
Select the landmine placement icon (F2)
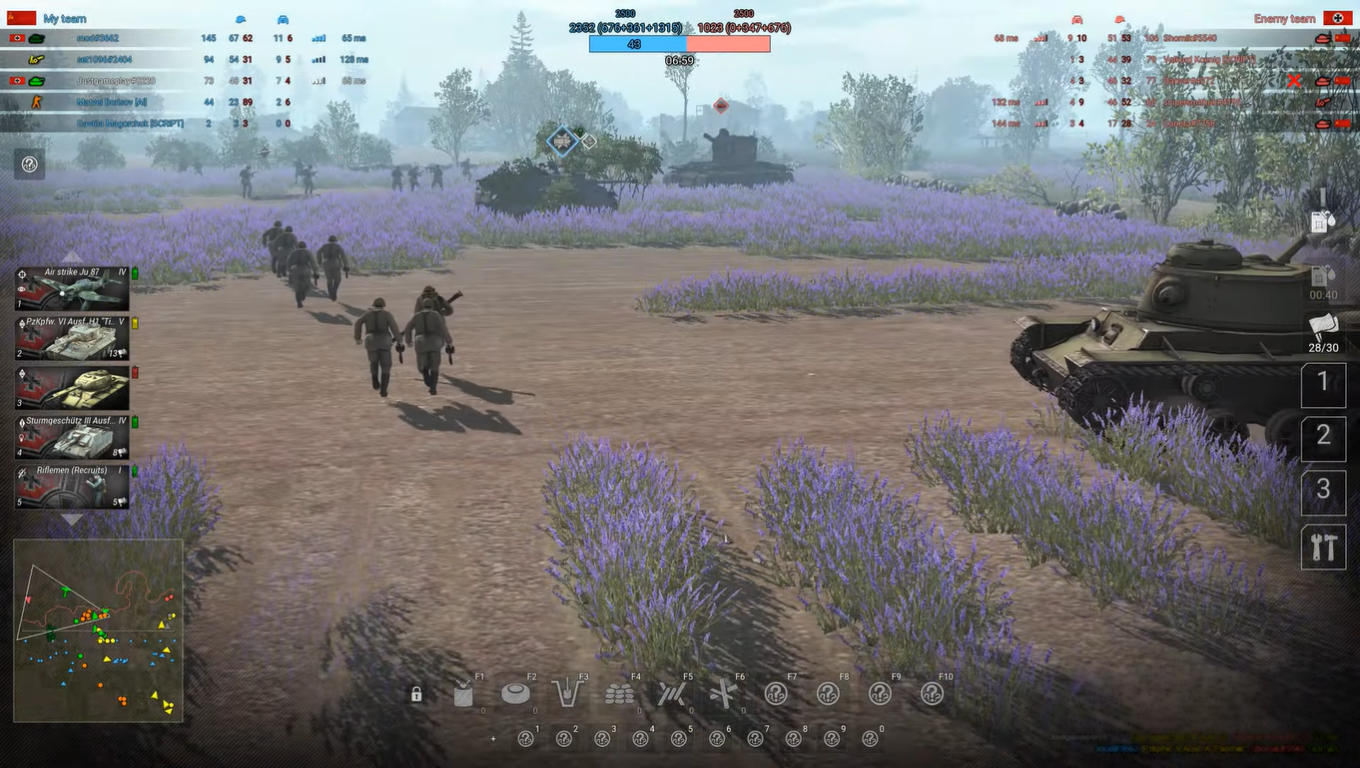(515, 692)
